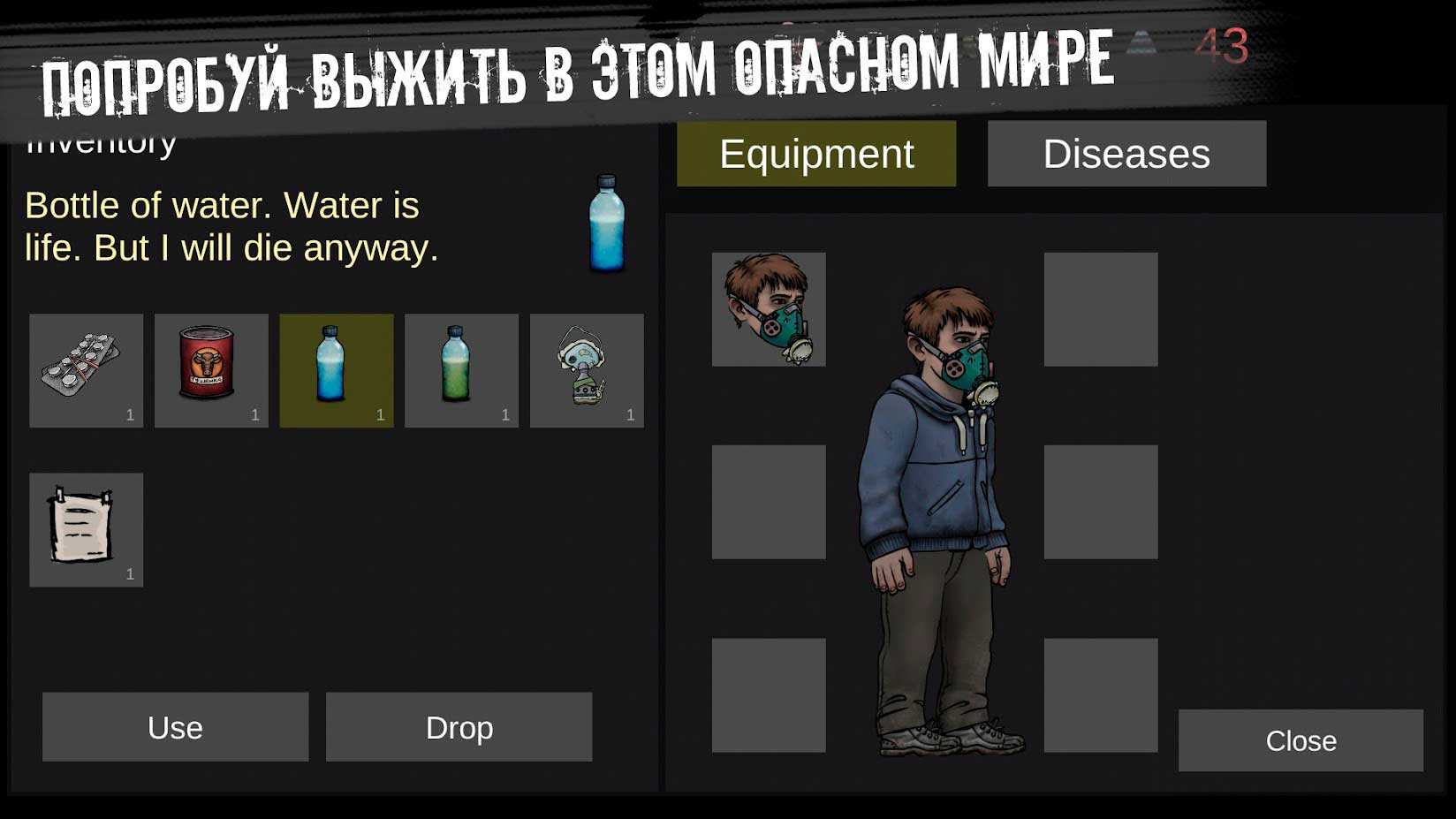The image size is (1456, 819).
Task: Open the paper note item slot
Action: pyautogui.click(x=86, y=529)
